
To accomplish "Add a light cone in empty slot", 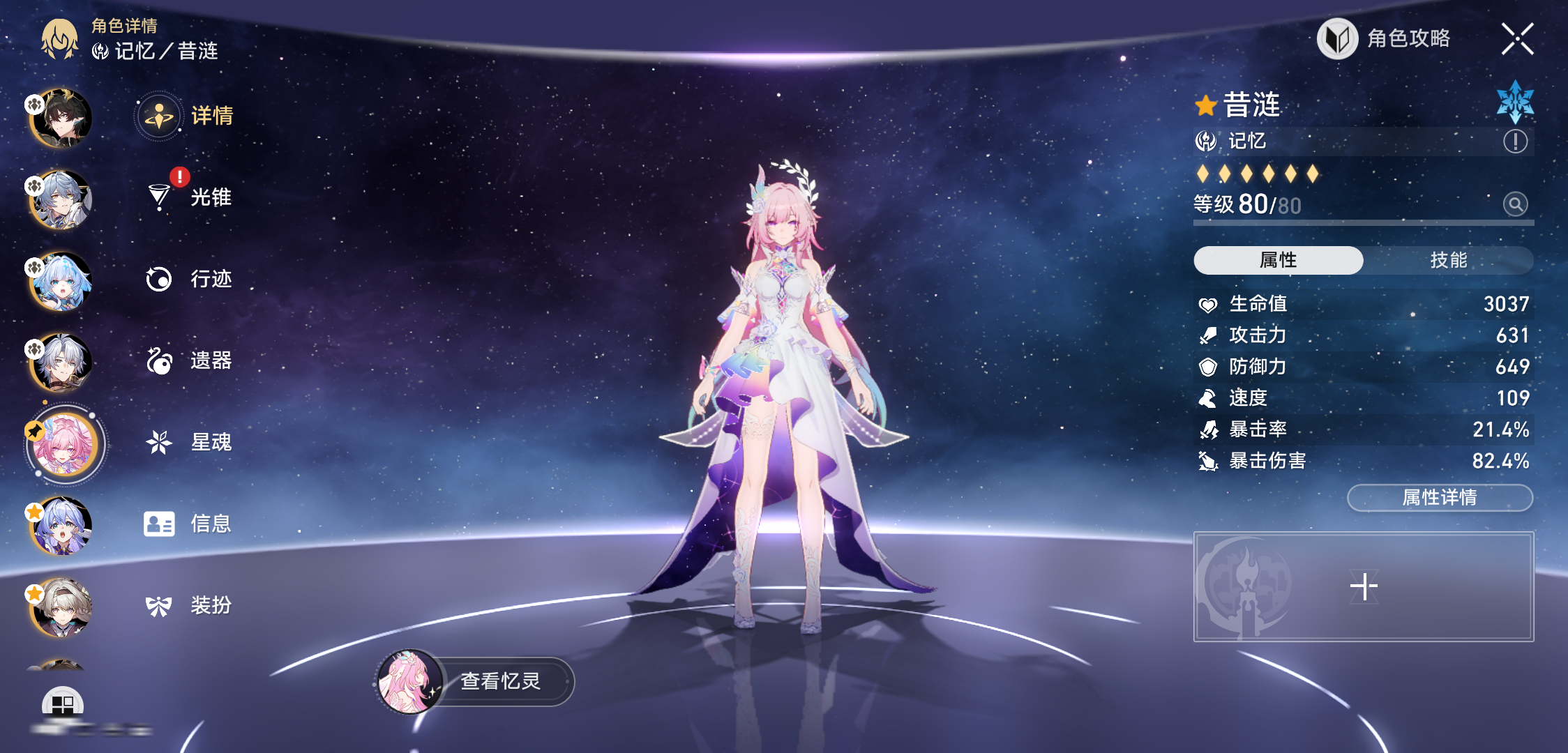I will coord(1364,586).
